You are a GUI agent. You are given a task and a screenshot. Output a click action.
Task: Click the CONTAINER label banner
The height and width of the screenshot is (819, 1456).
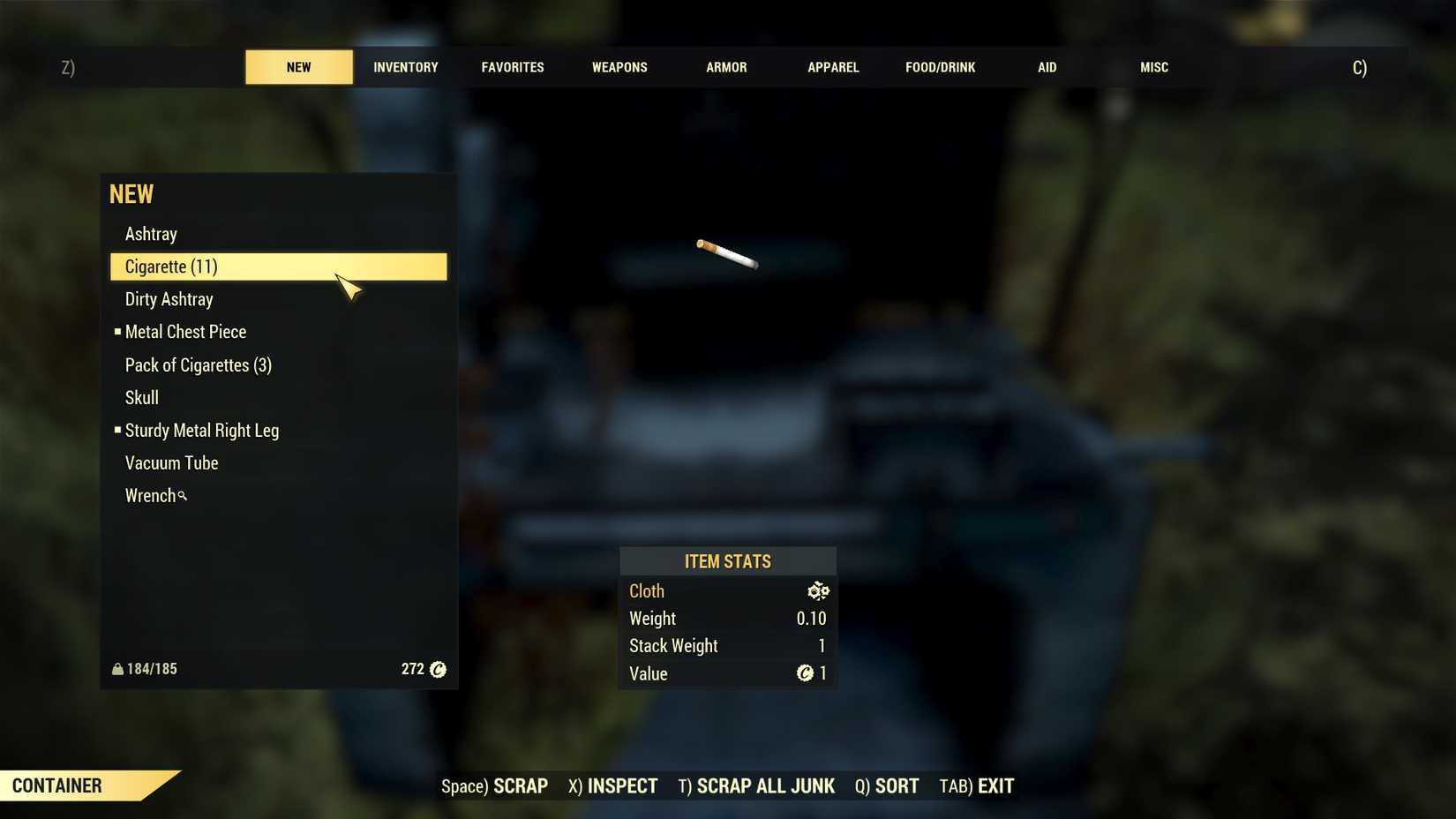click(57, 785)
